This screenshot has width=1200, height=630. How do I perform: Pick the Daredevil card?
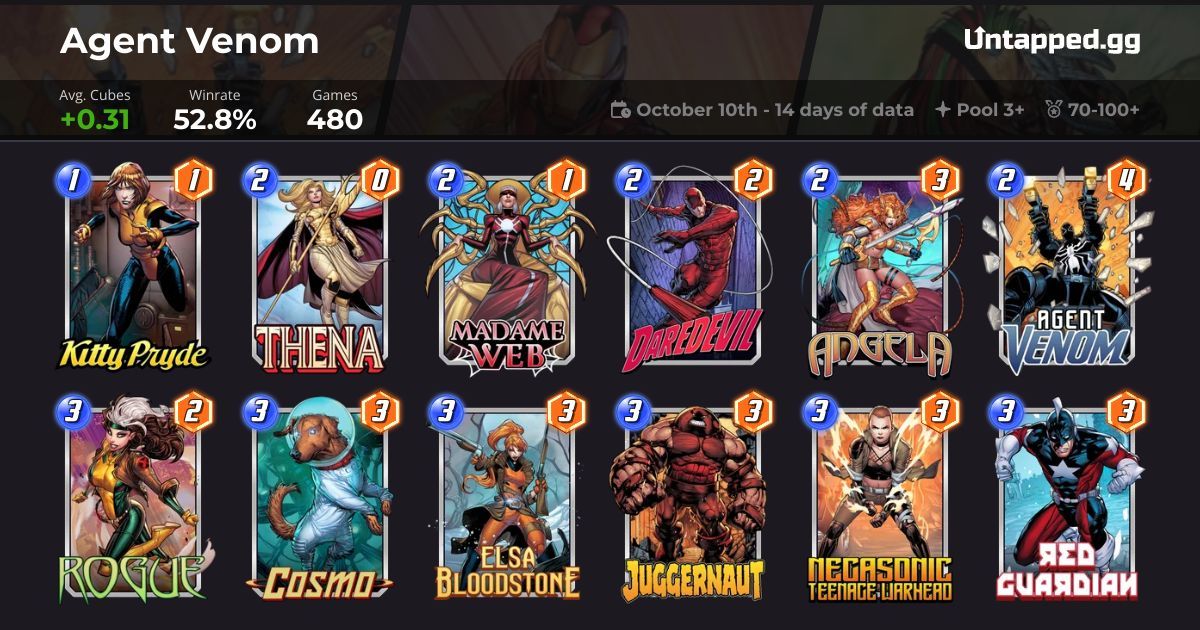[692, 270]
